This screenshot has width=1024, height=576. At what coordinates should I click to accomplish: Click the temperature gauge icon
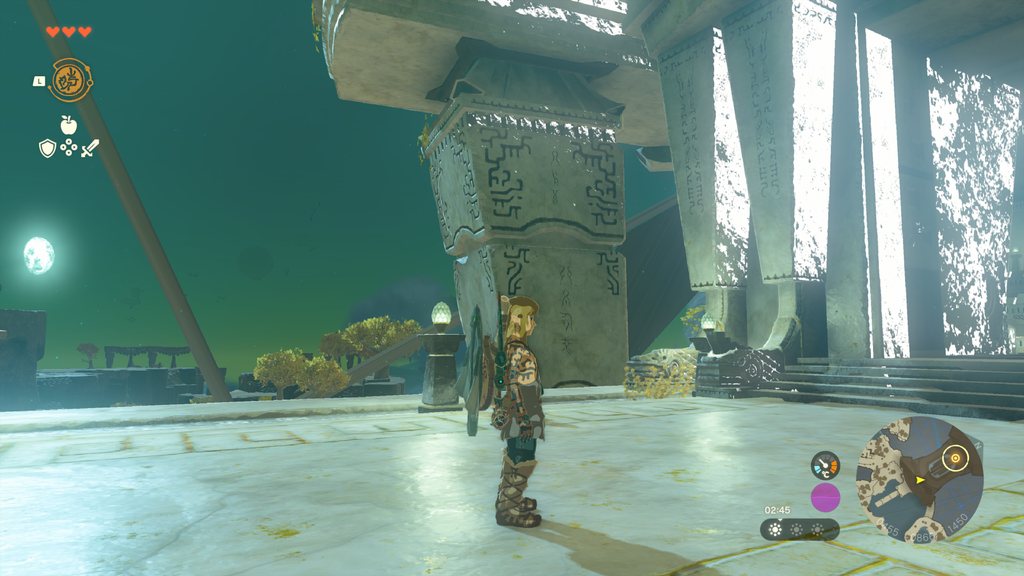click(825, 465)
